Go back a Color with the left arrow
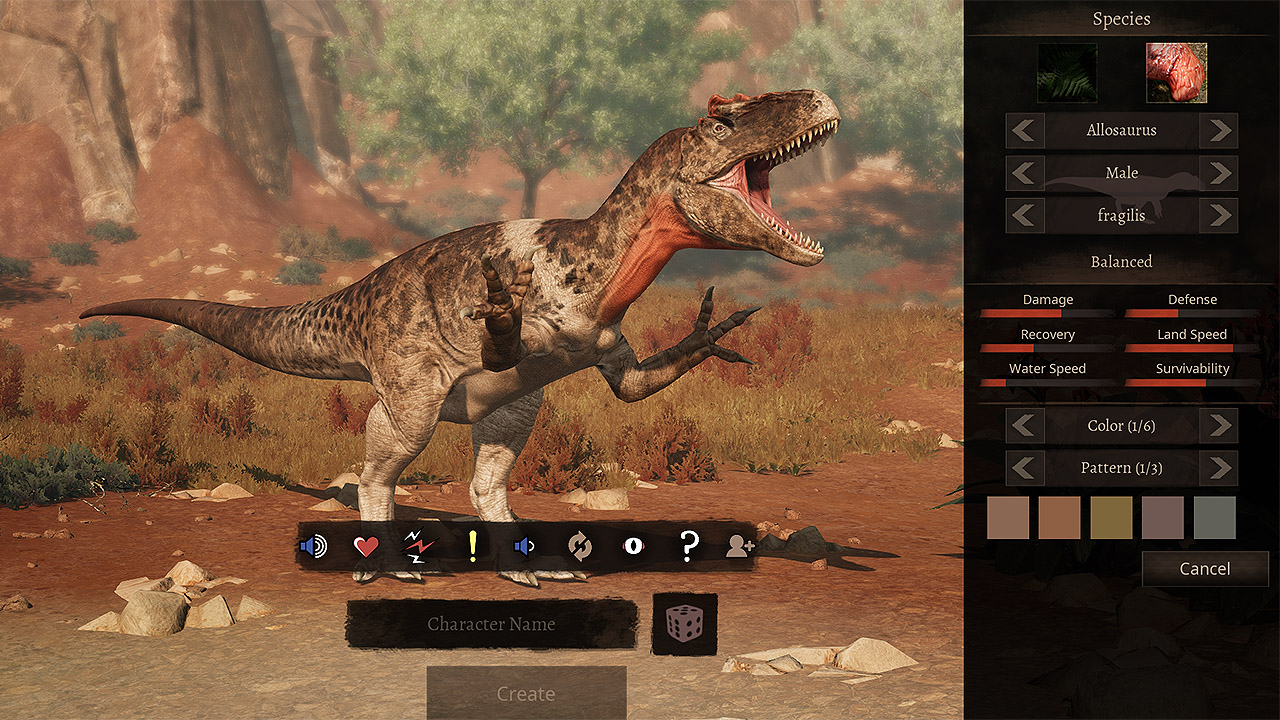This screenshot has height=720, width=1280. (1025, 425)
